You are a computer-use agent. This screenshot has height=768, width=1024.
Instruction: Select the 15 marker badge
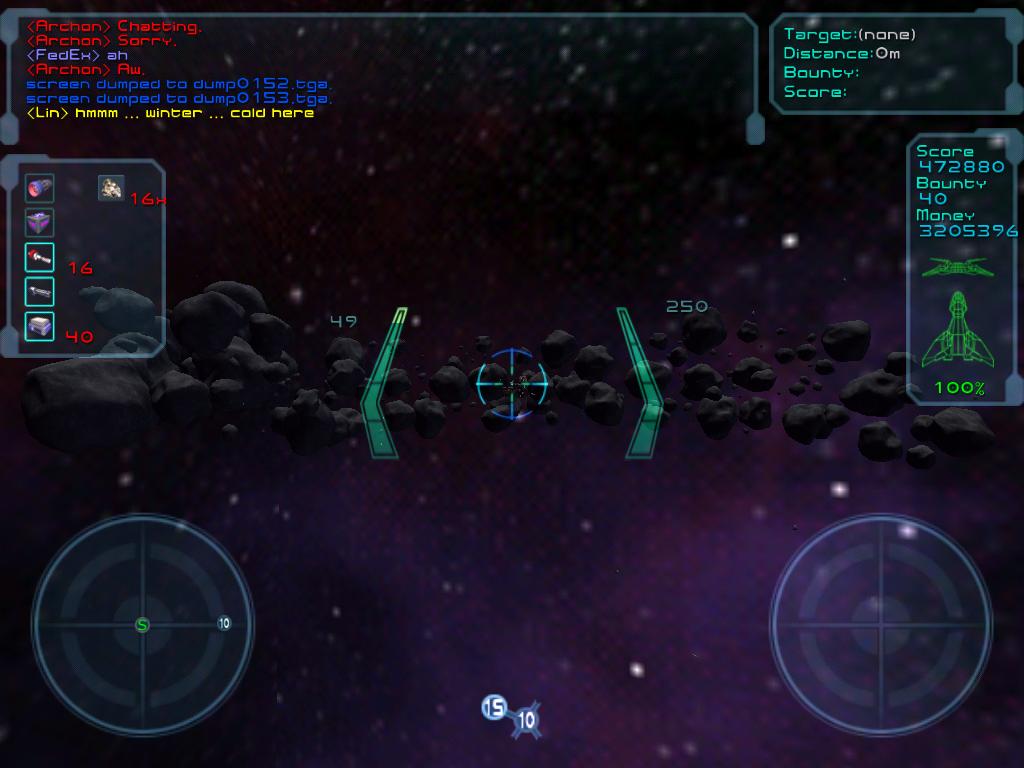tap(494, 708)
